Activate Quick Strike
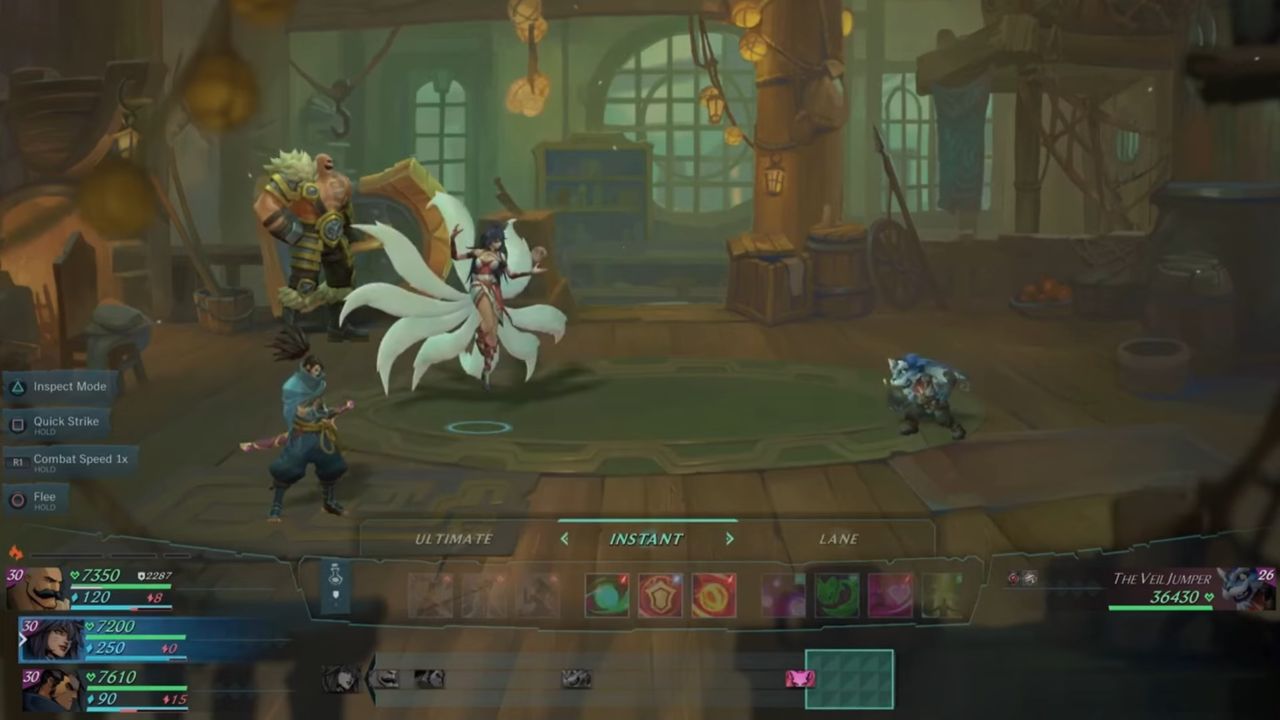The width and height of the screenshot is (1280, 720). point(65,424)
